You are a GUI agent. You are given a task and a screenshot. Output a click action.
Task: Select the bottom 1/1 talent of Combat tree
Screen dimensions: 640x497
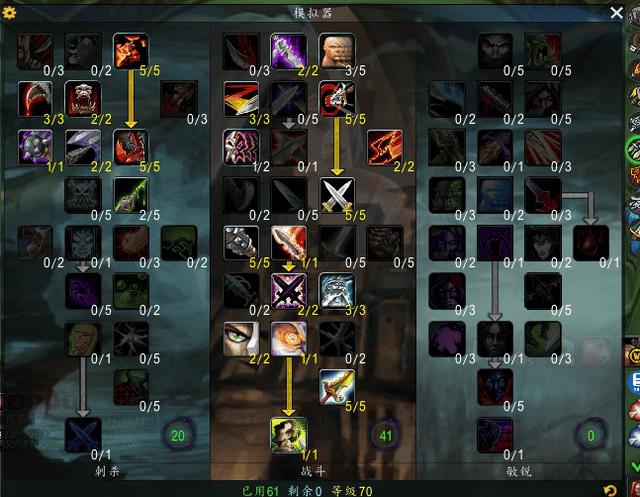click(x=288, y=434)
